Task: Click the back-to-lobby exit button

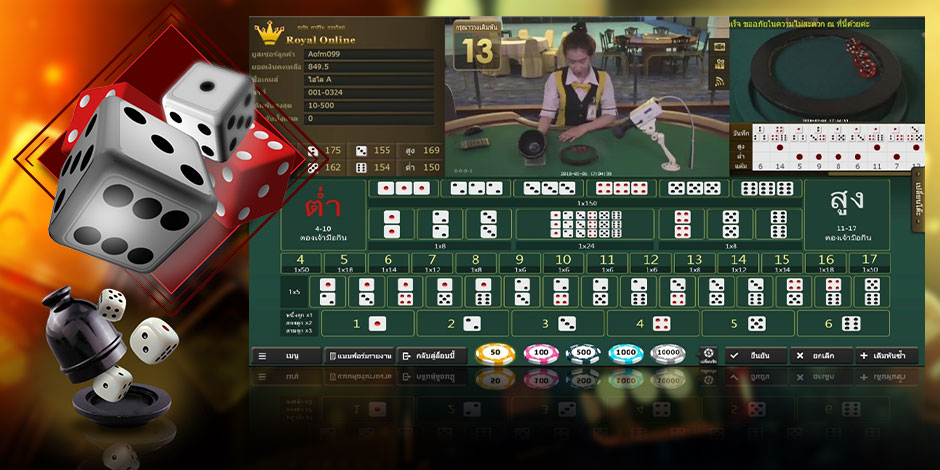Action: (432, 355)
